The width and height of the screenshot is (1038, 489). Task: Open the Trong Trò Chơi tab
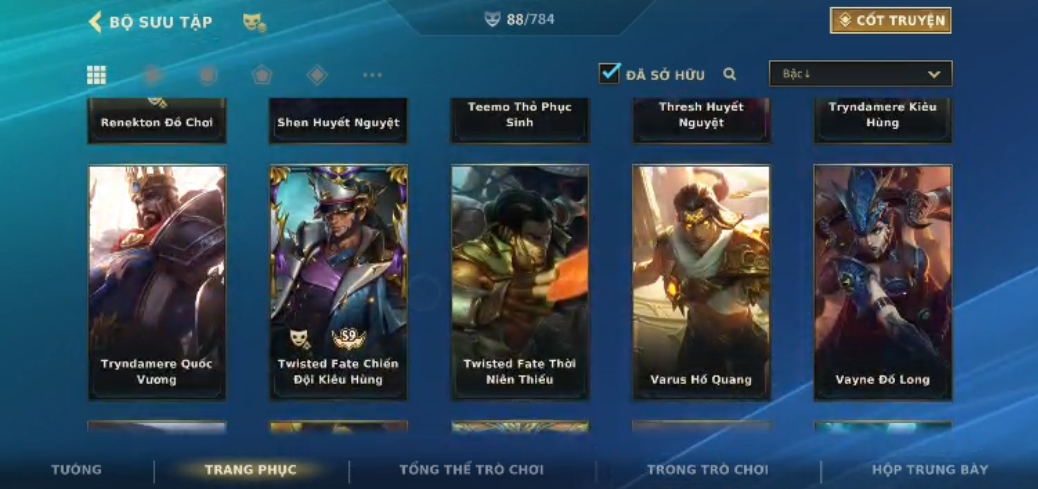[x=707, y=470]
